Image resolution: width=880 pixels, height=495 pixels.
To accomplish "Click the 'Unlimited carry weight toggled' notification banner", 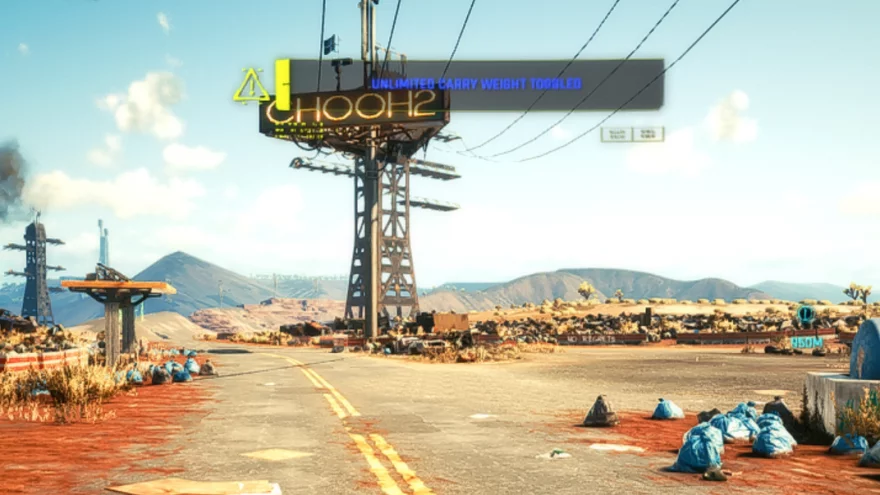I will pyautogui.click(x=475, y=84).
